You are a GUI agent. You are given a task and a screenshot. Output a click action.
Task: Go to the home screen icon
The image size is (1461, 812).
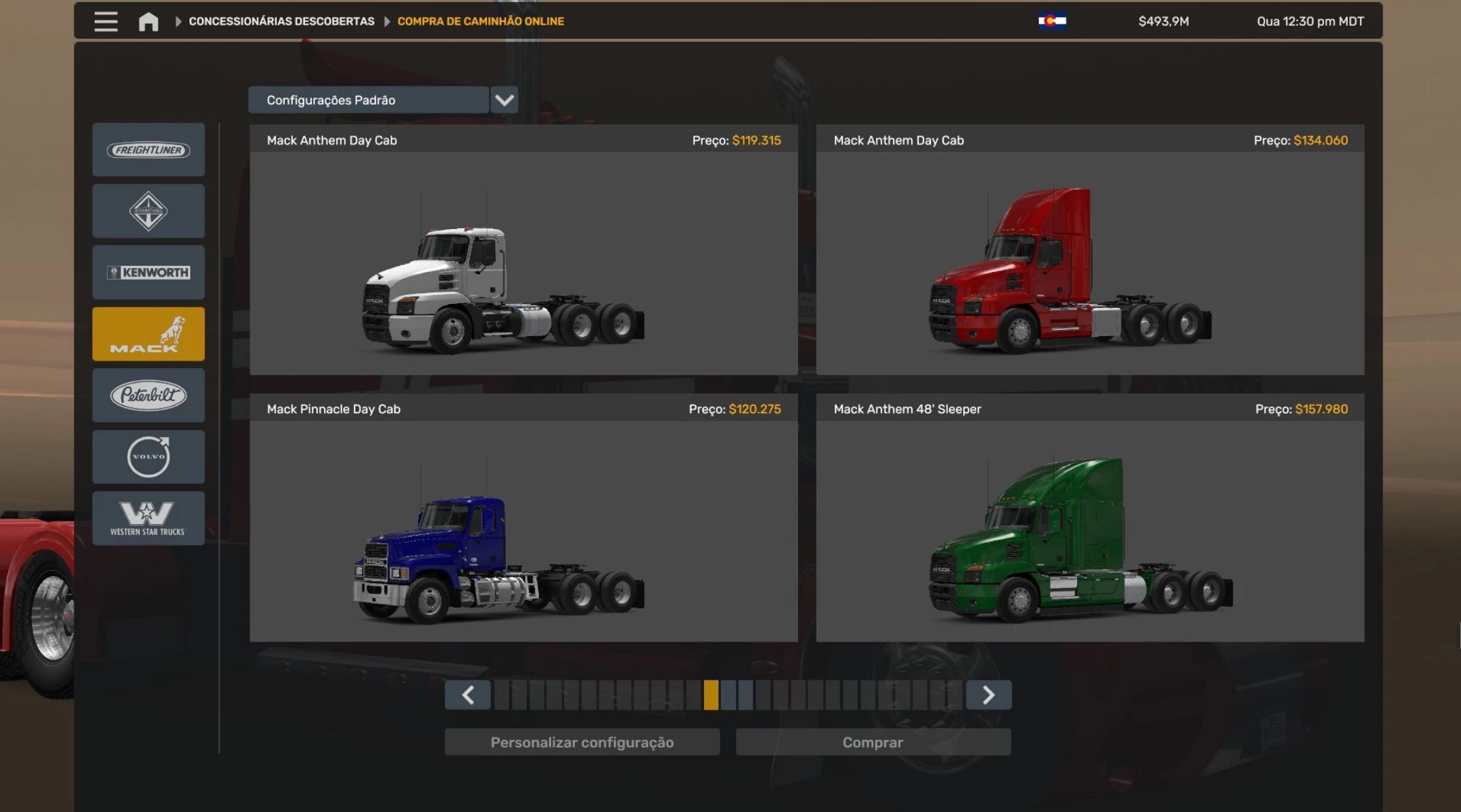pos(148,22)
